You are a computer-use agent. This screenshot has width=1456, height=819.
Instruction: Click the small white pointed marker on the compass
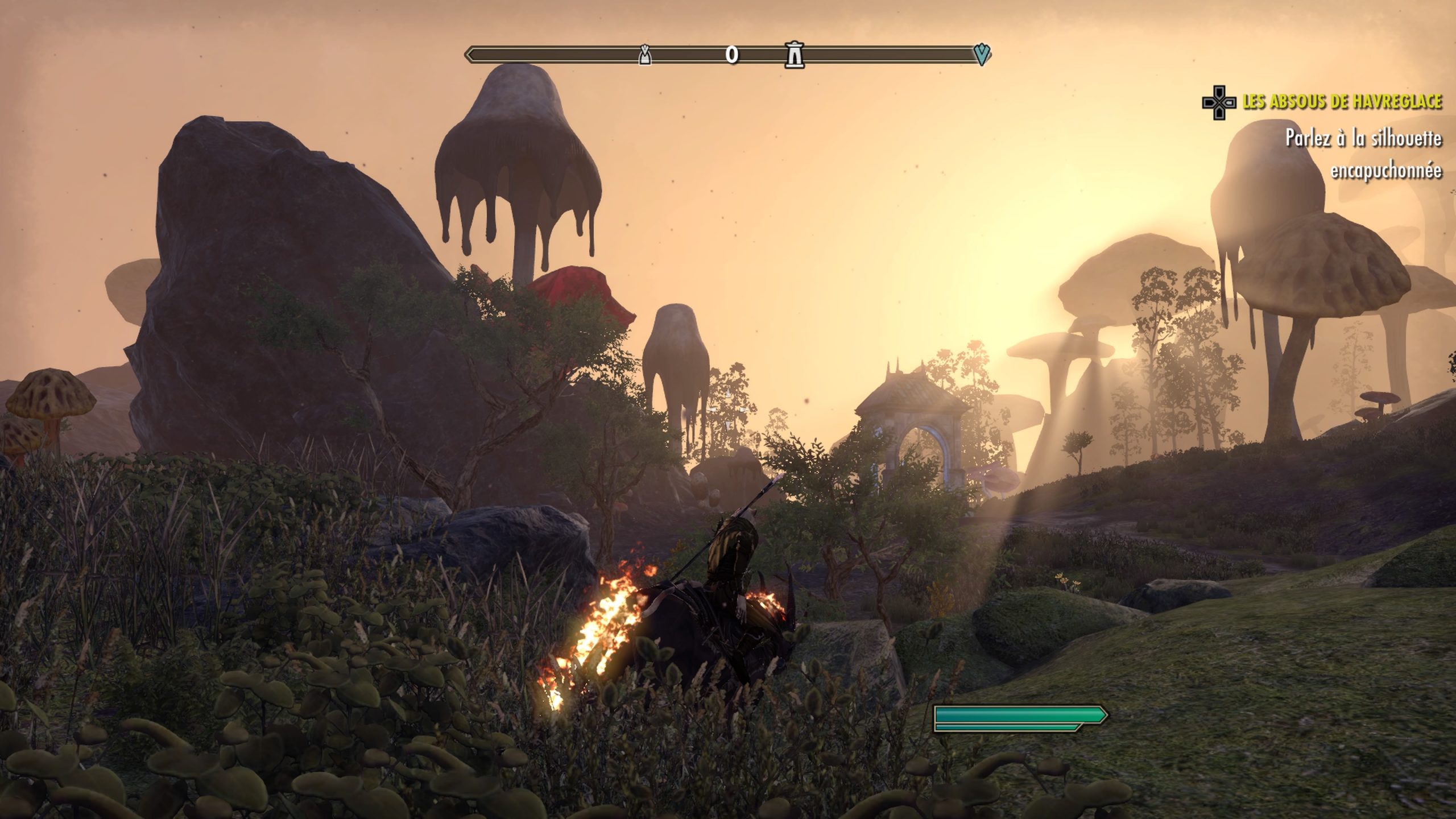pos(644,55)
